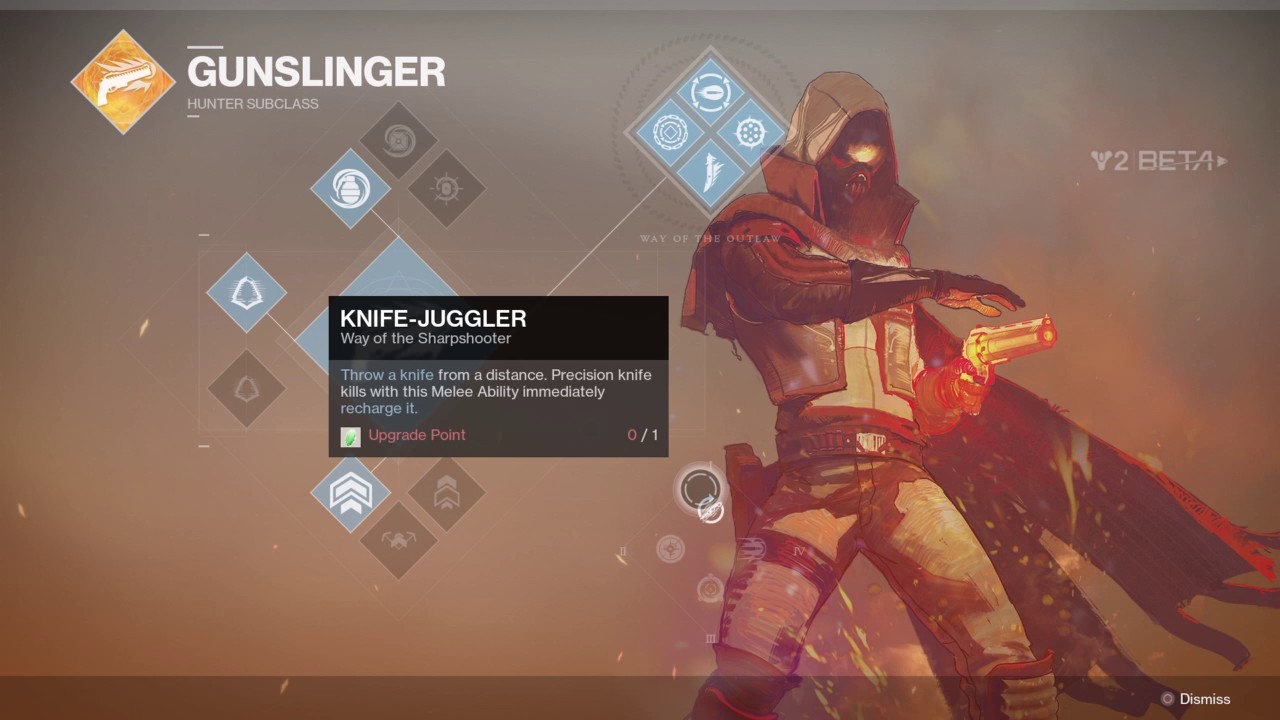The width and height of the screenshot is (1280, 720).
Task: Choose the dimmed dodge ability node
Action: click(x=246, y=388)
